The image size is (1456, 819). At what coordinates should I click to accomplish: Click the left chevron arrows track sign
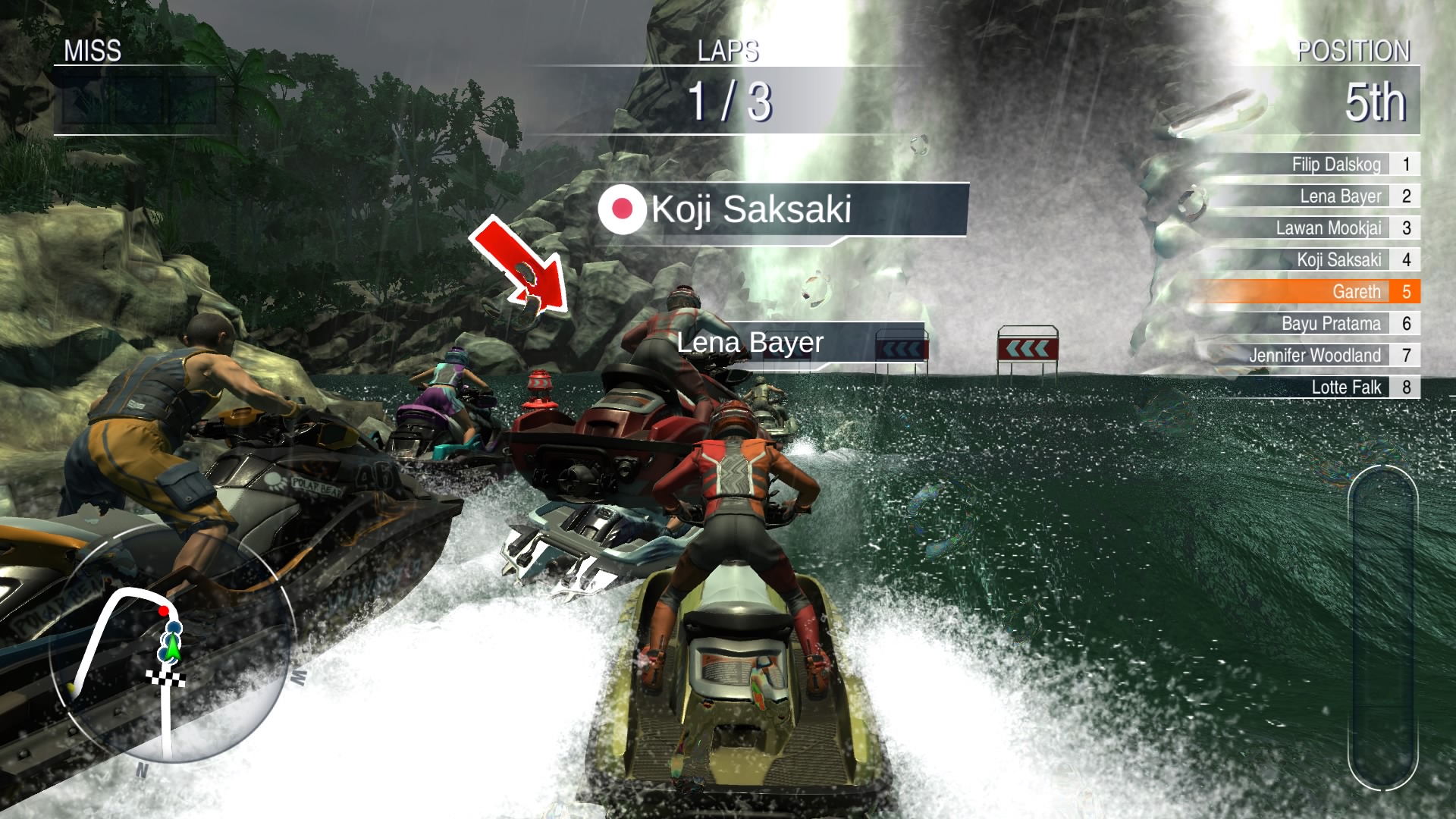click(x=902, y=347)
